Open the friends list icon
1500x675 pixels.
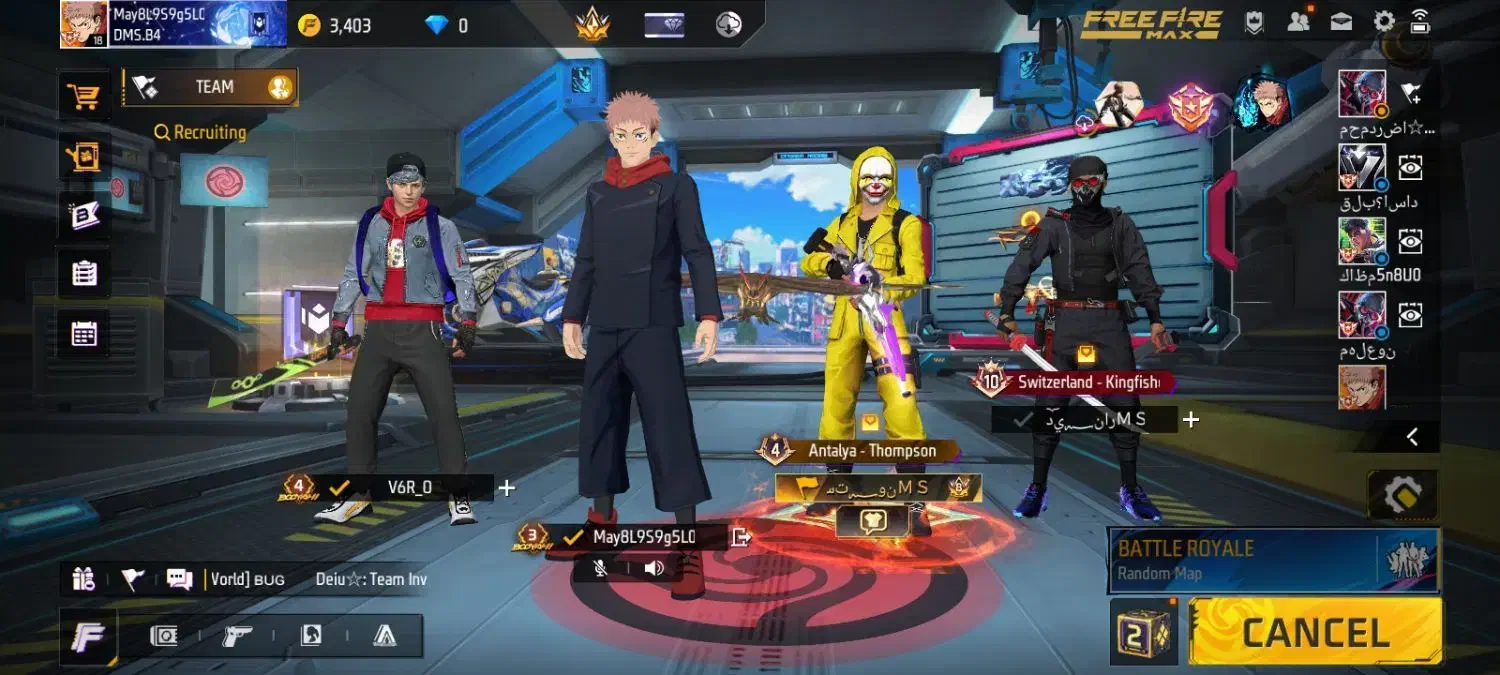pos(1298,21)
